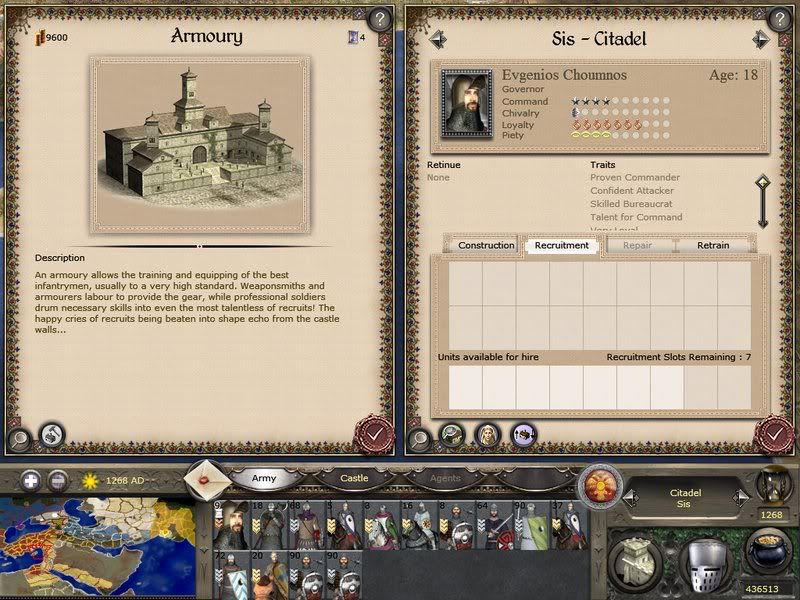
Task: Click the magnifier icon on Armoury scroll
Action: [19, 437]
